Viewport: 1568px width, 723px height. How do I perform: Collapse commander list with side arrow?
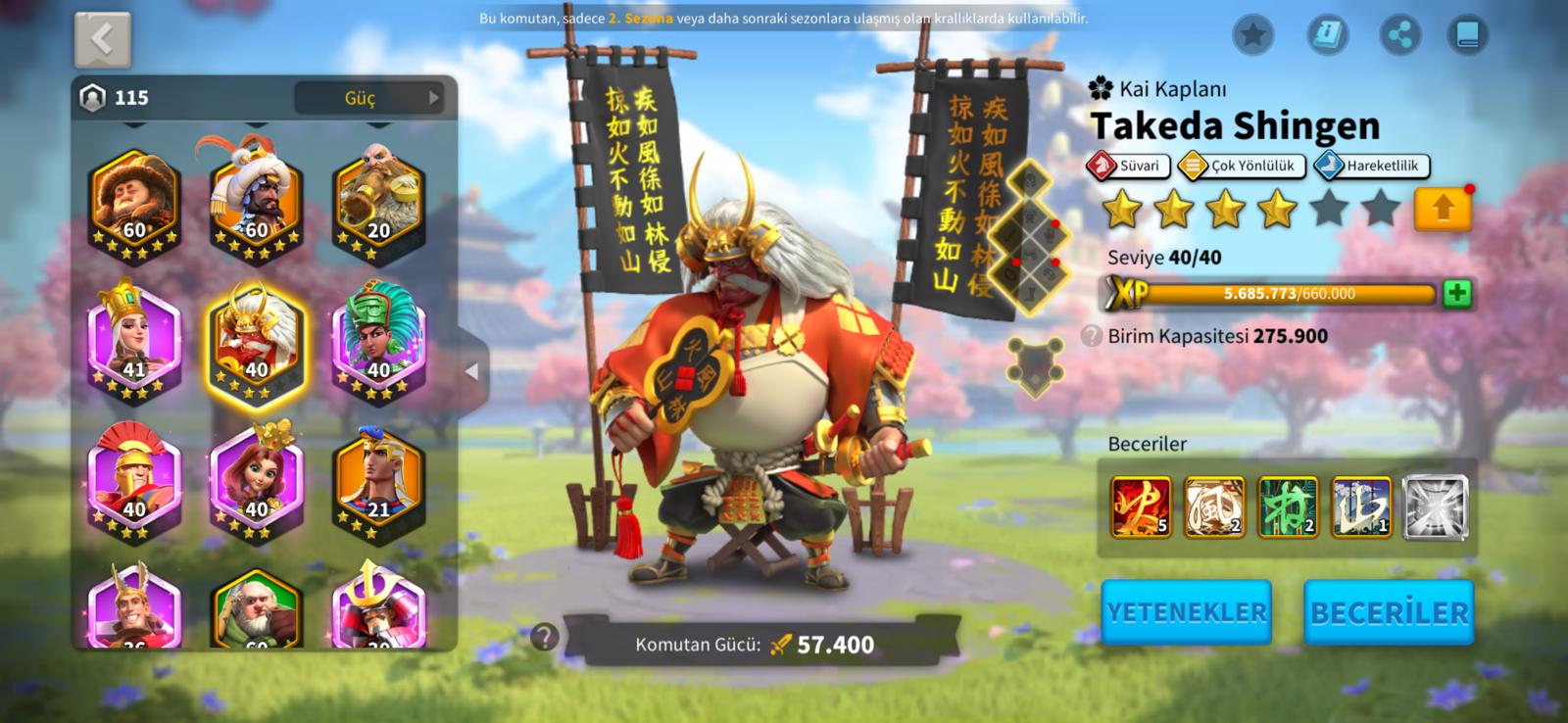[x=472, y=371]
